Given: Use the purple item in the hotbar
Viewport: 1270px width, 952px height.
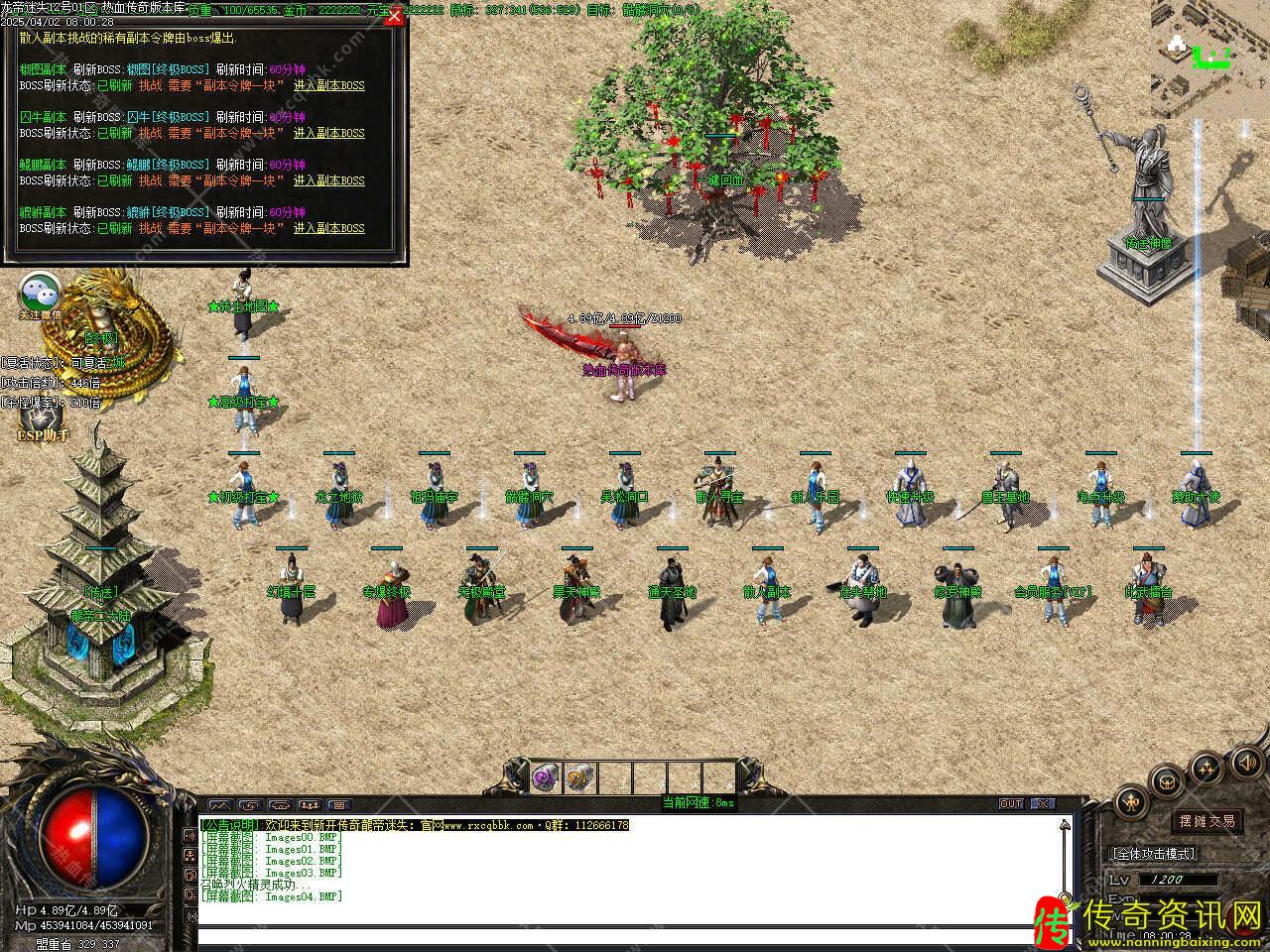Looking at the screenshot, I should coord(547,776).
